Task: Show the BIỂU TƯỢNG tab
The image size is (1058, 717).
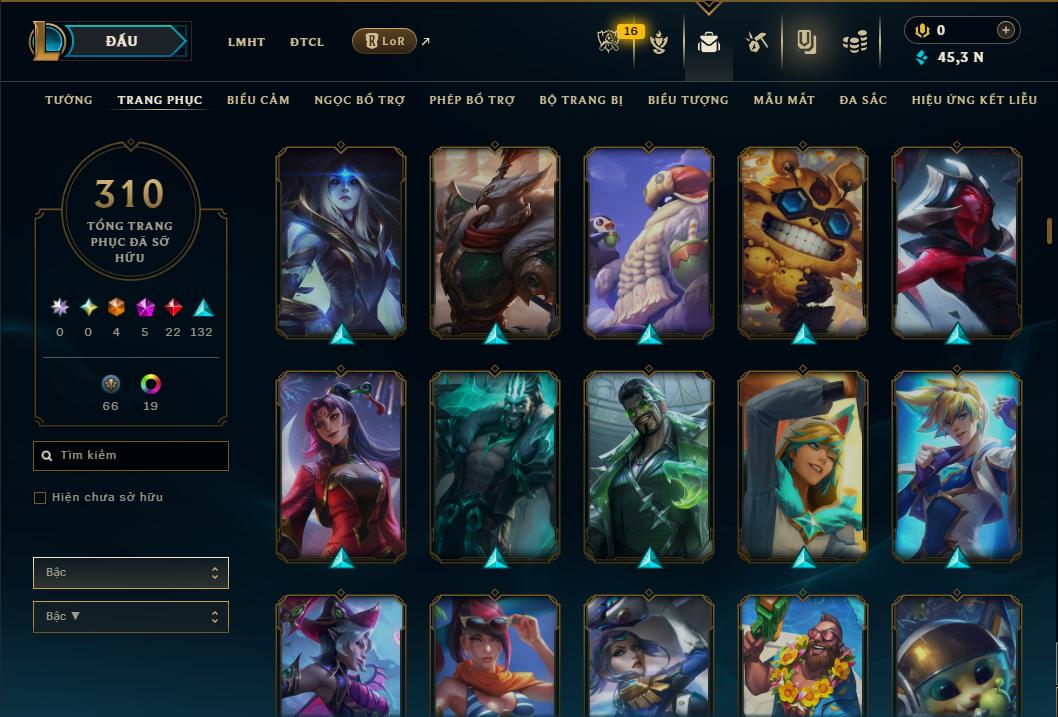Action: (688, 100)
